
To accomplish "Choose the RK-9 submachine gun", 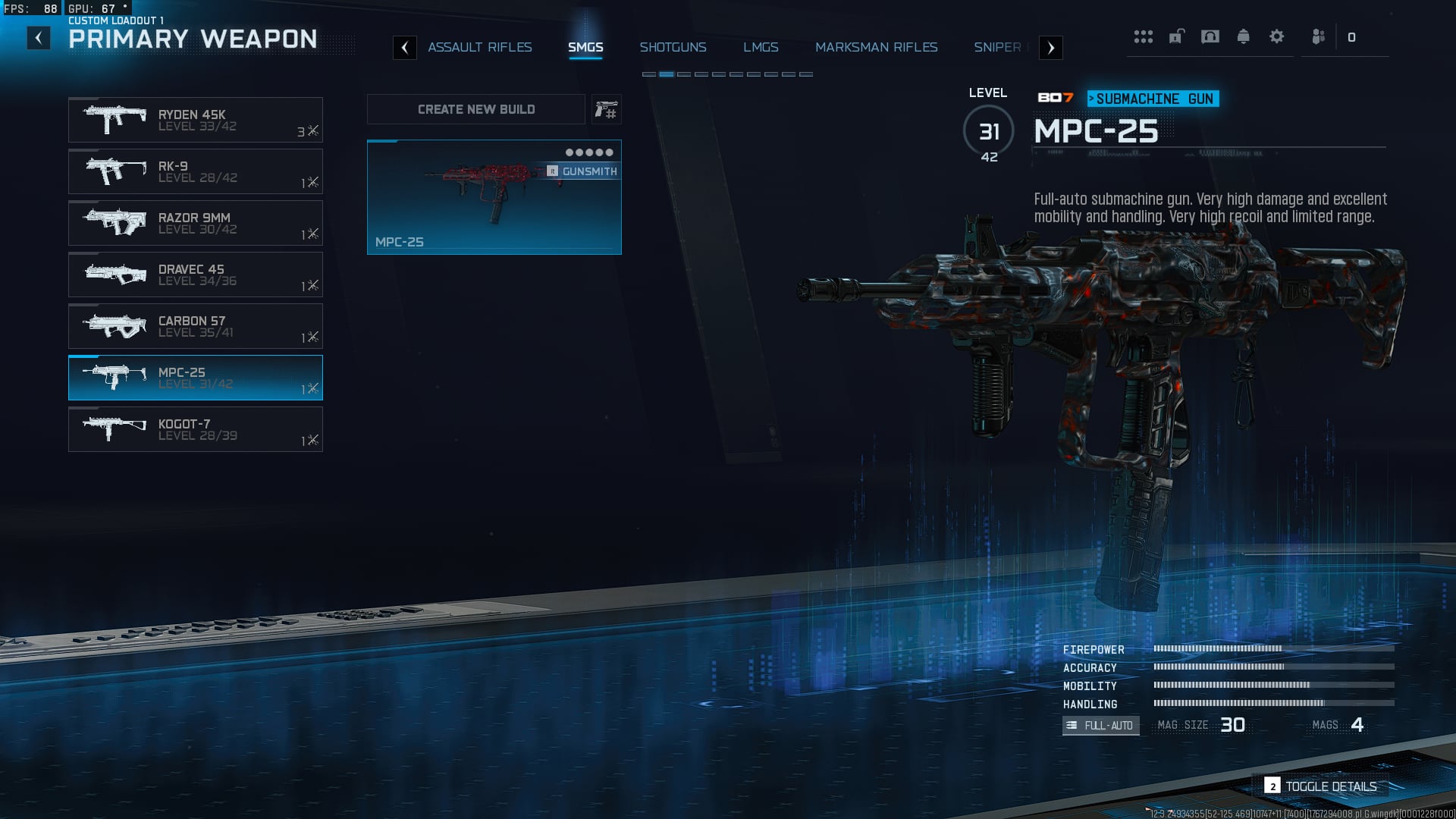I will pos(196,171).
